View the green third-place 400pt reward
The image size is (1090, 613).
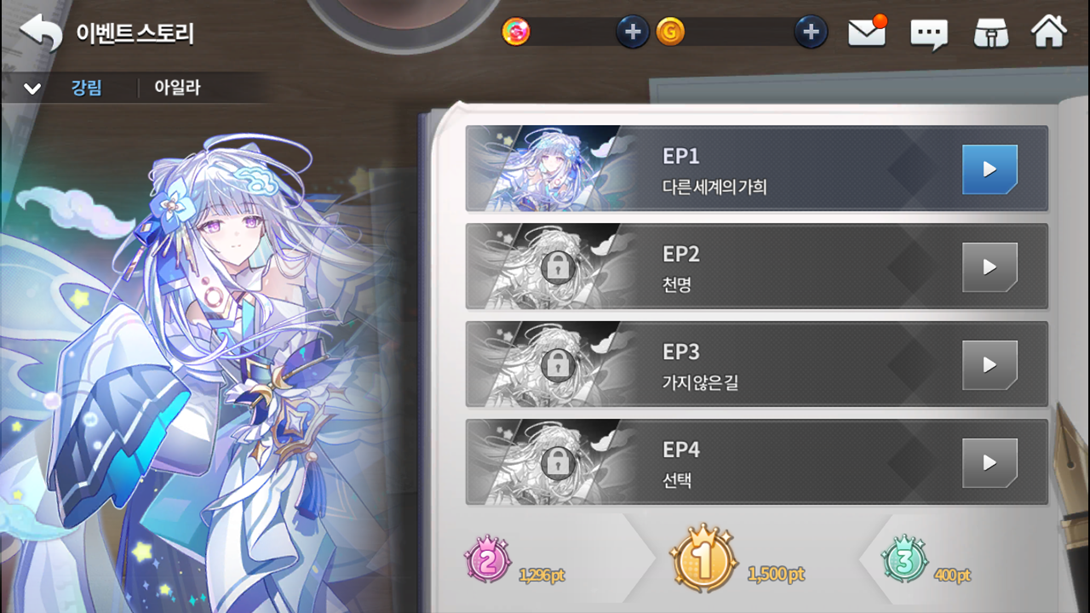click(904, 561)
